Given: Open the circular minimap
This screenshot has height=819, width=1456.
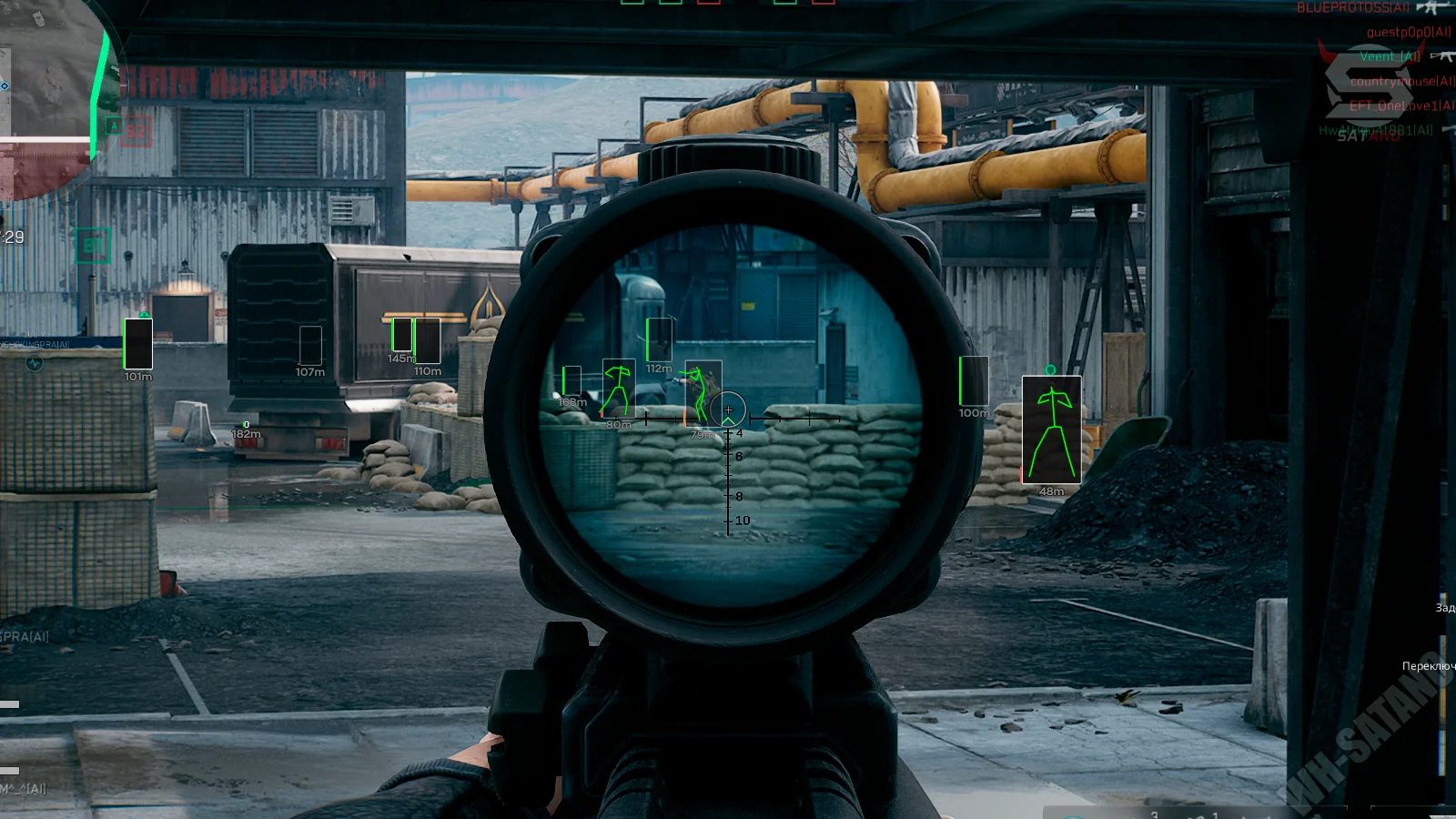Looking at the screenshot, I should [50, 91].
